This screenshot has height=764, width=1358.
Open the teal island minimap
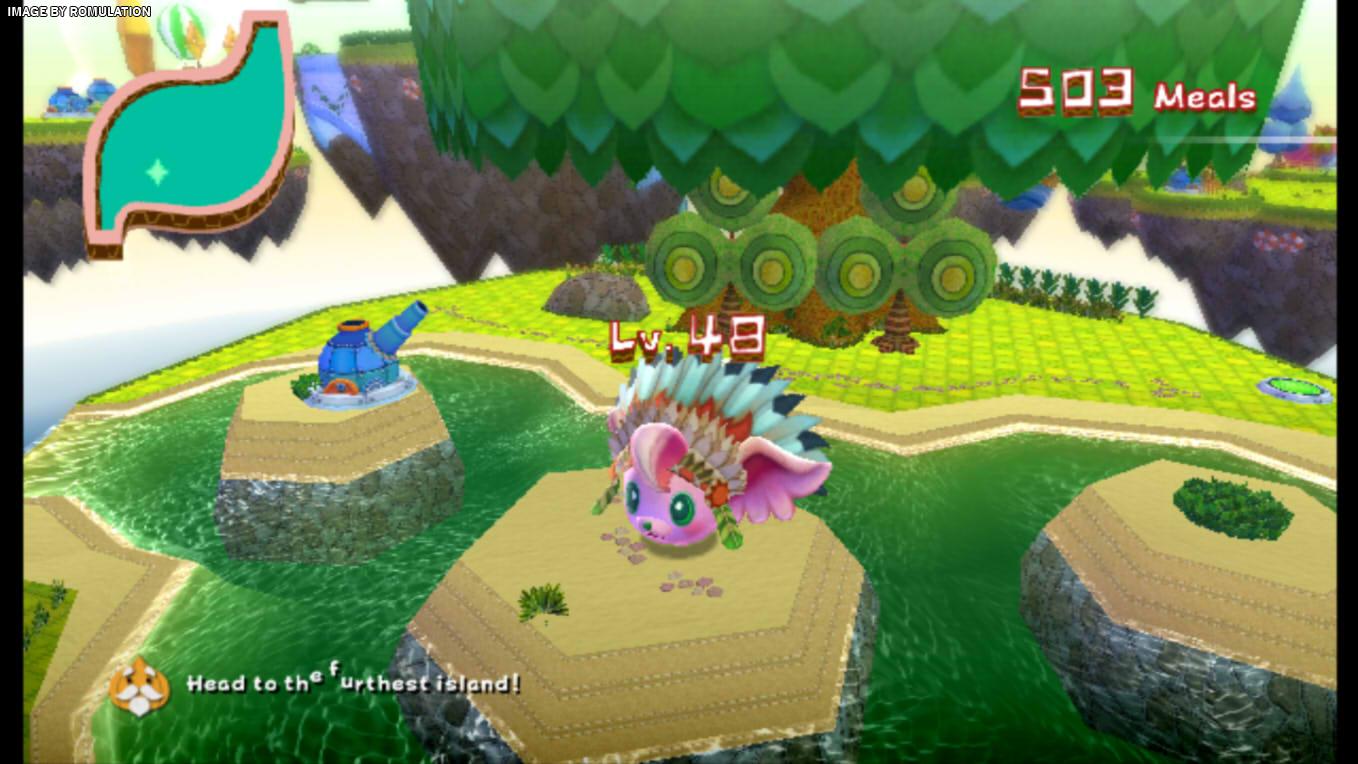pos(188,132)
